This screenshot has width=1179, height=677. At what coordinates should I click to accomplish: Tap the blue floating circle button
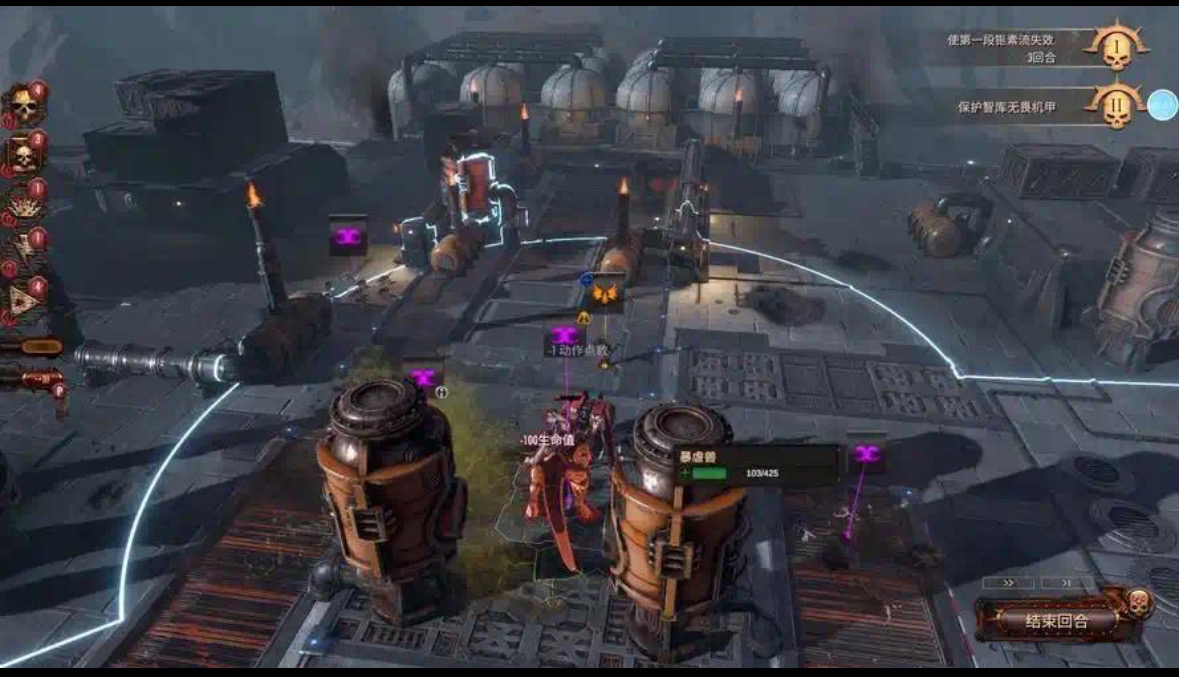[1162, 105]
